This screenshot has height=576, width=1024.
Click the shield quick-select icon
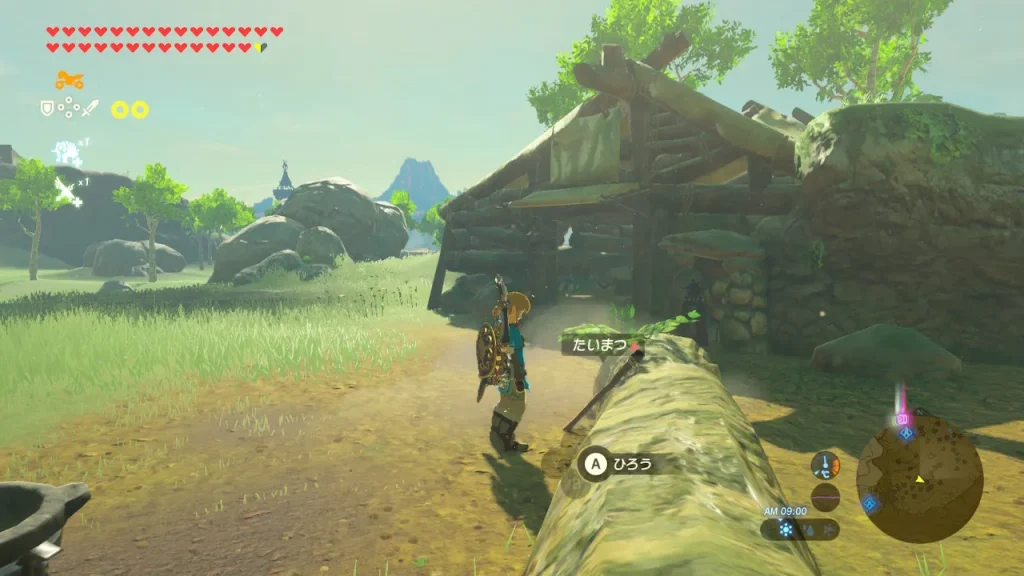pyautogui.click(x=47, y=108)
